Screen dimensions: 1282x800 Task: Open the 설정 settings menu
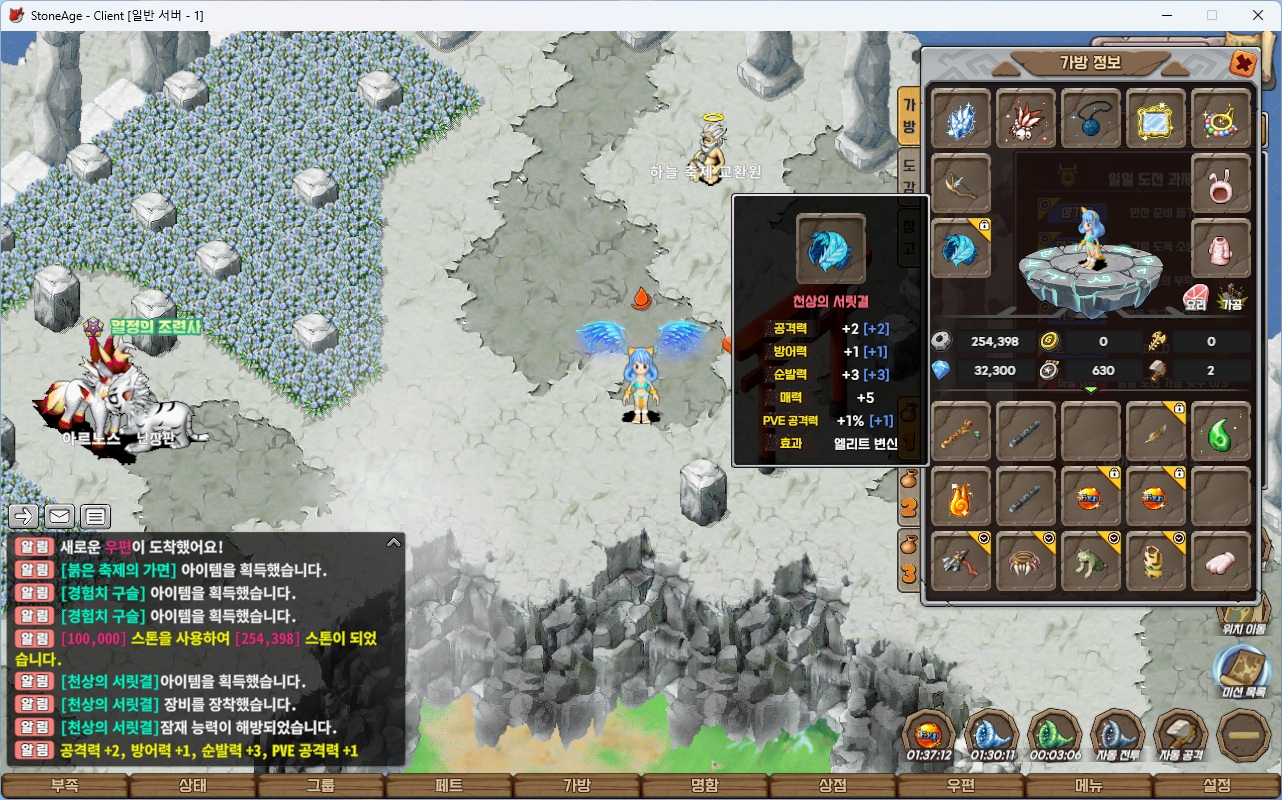1217,785
